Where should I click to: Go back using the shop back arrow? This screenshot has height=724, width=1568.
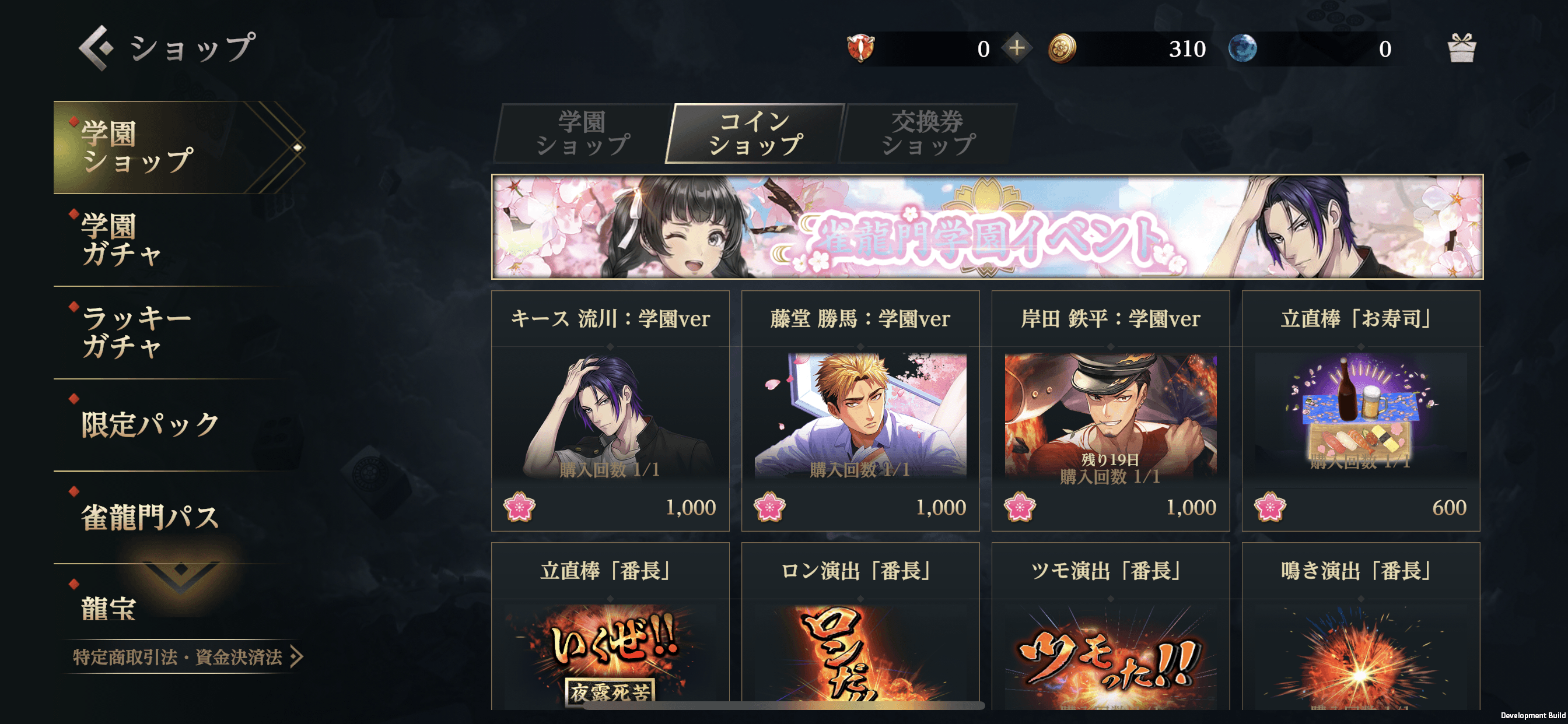click(96, 47)
